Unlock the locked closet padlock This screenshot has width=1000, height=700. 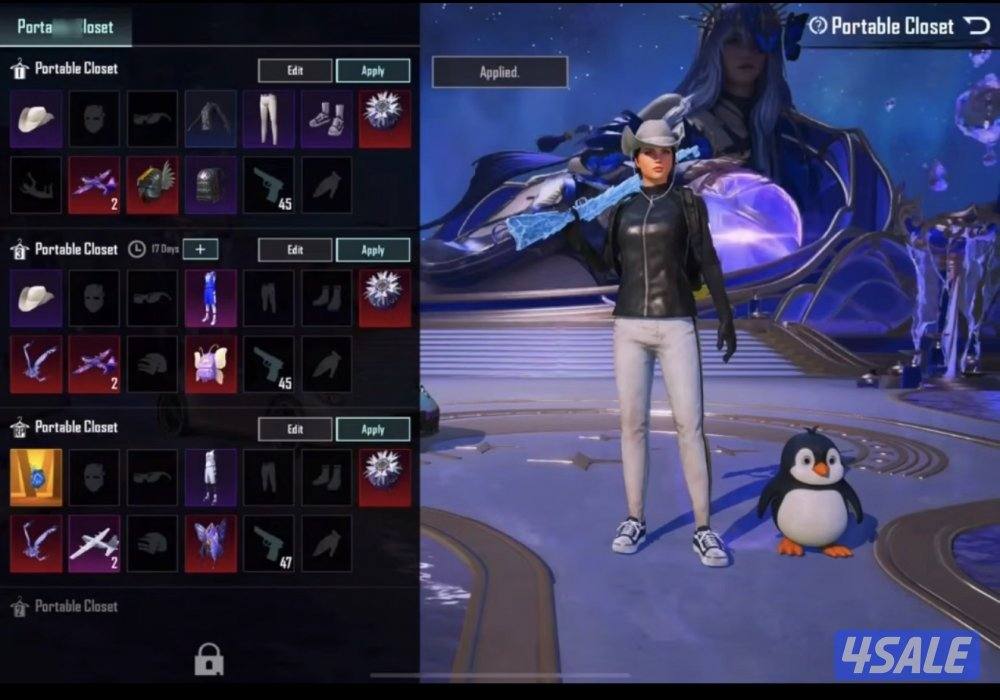[x=209, y=659]
